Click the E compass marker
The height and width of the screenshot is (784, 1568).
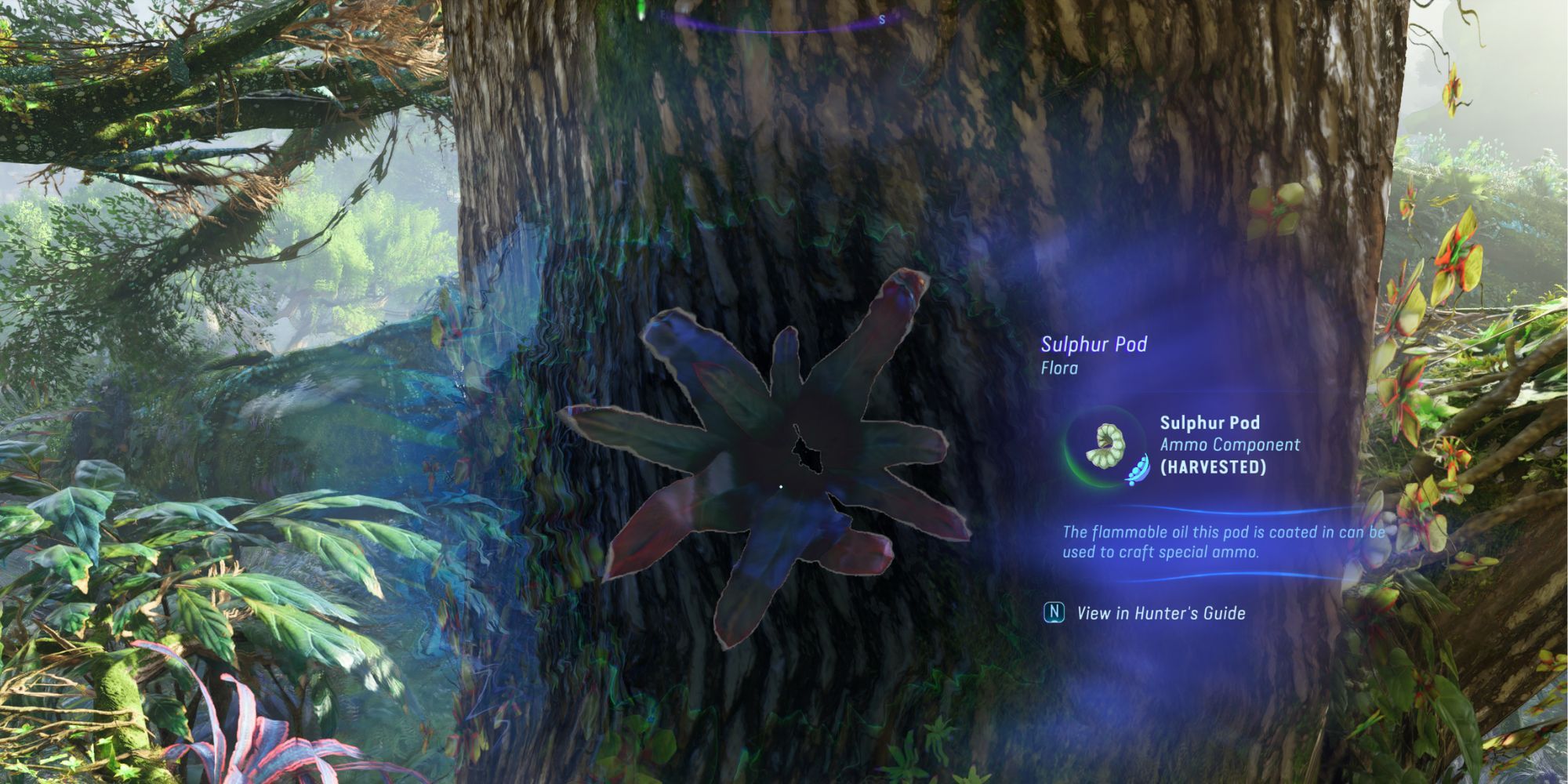coord(664,16)
